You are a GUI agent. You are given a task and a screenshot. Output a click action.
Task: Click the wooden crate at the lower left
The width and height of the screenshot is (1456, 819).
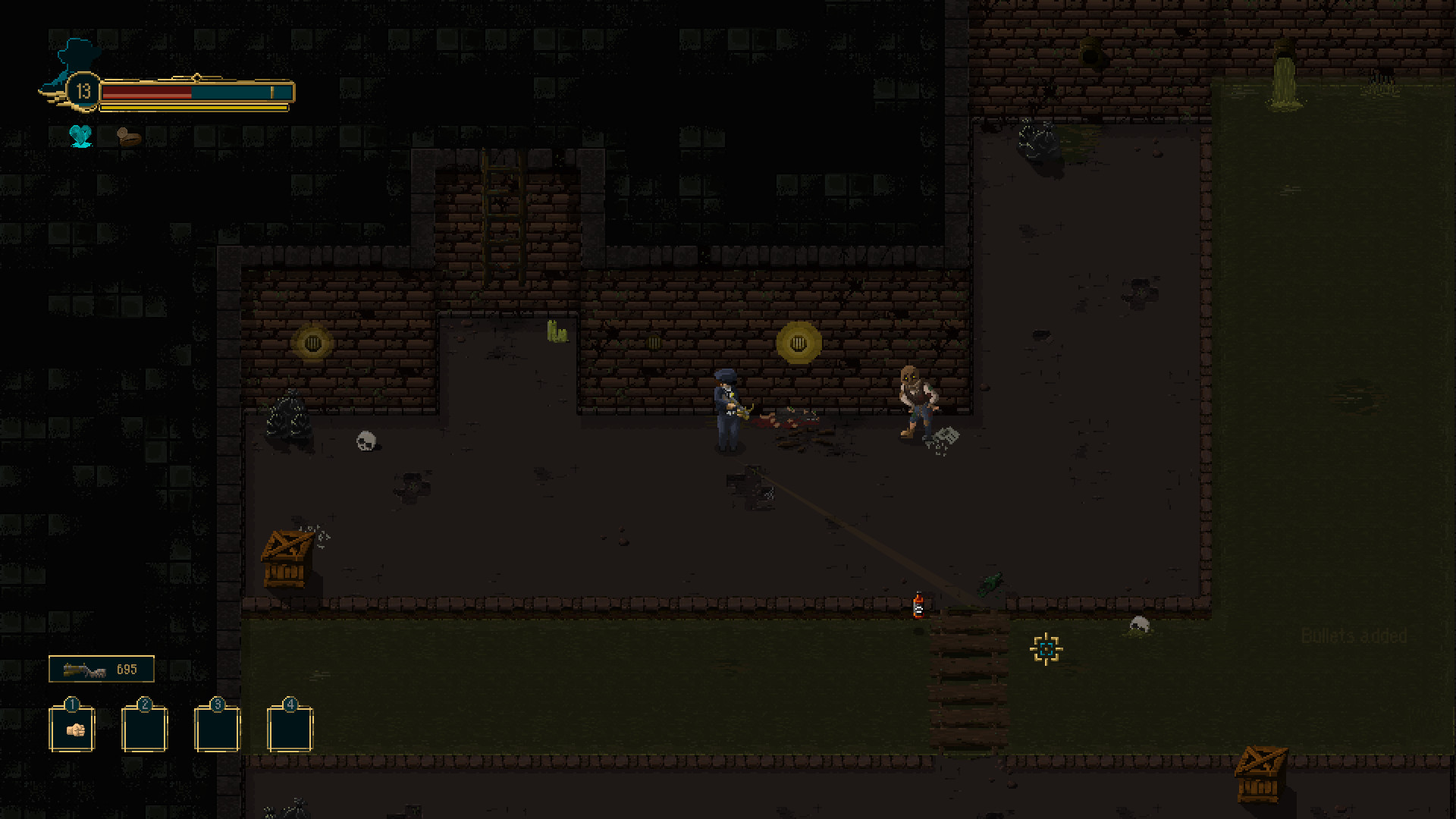point(287,561)
